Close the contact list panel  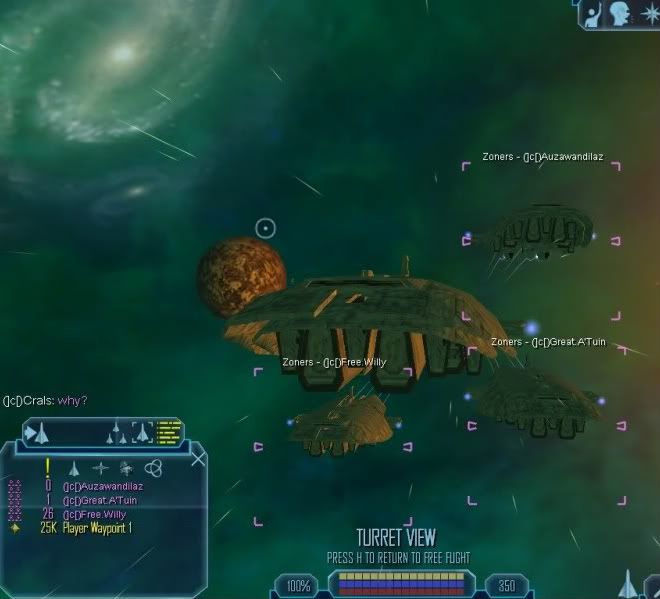coord(198,459)
